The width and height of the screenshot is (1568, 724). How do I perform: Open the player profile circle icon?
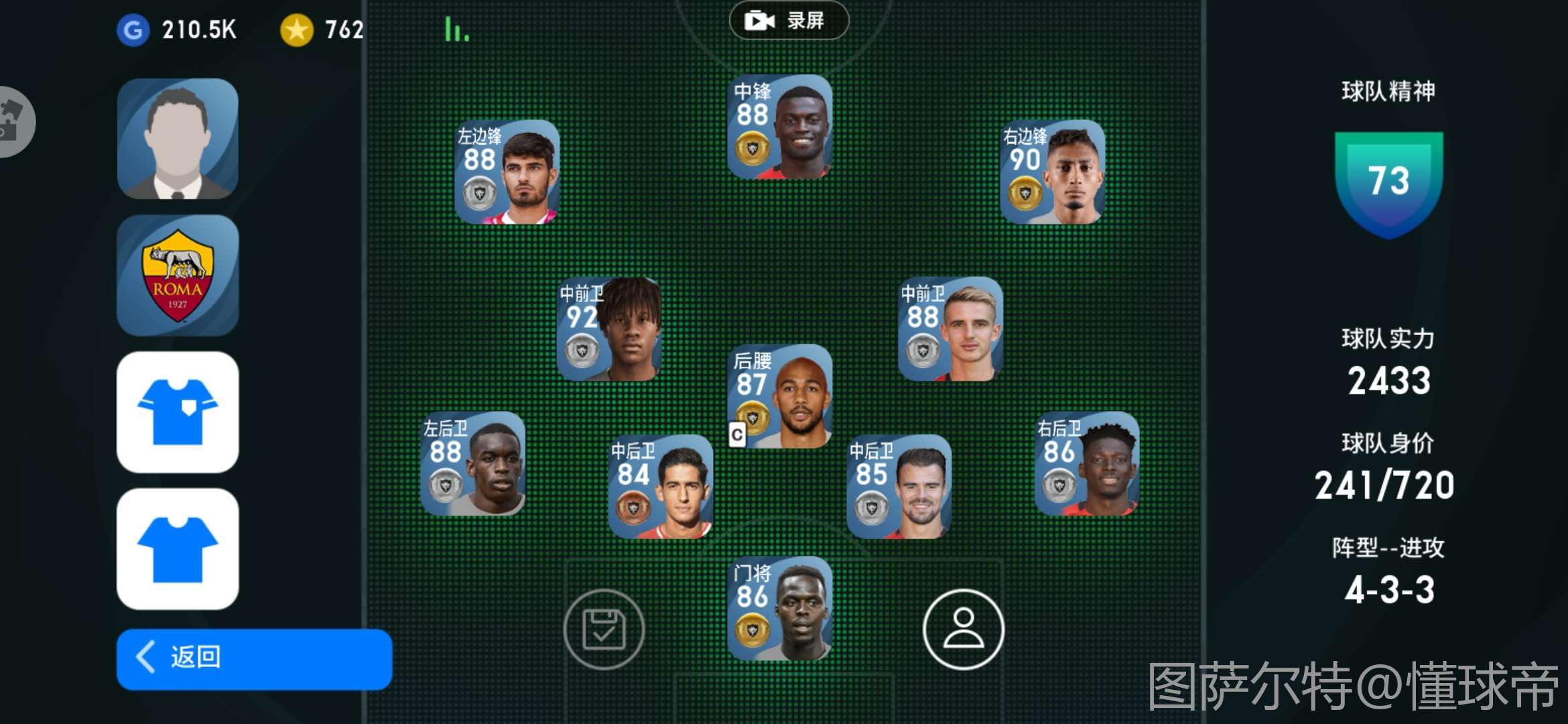coord(963,629)
